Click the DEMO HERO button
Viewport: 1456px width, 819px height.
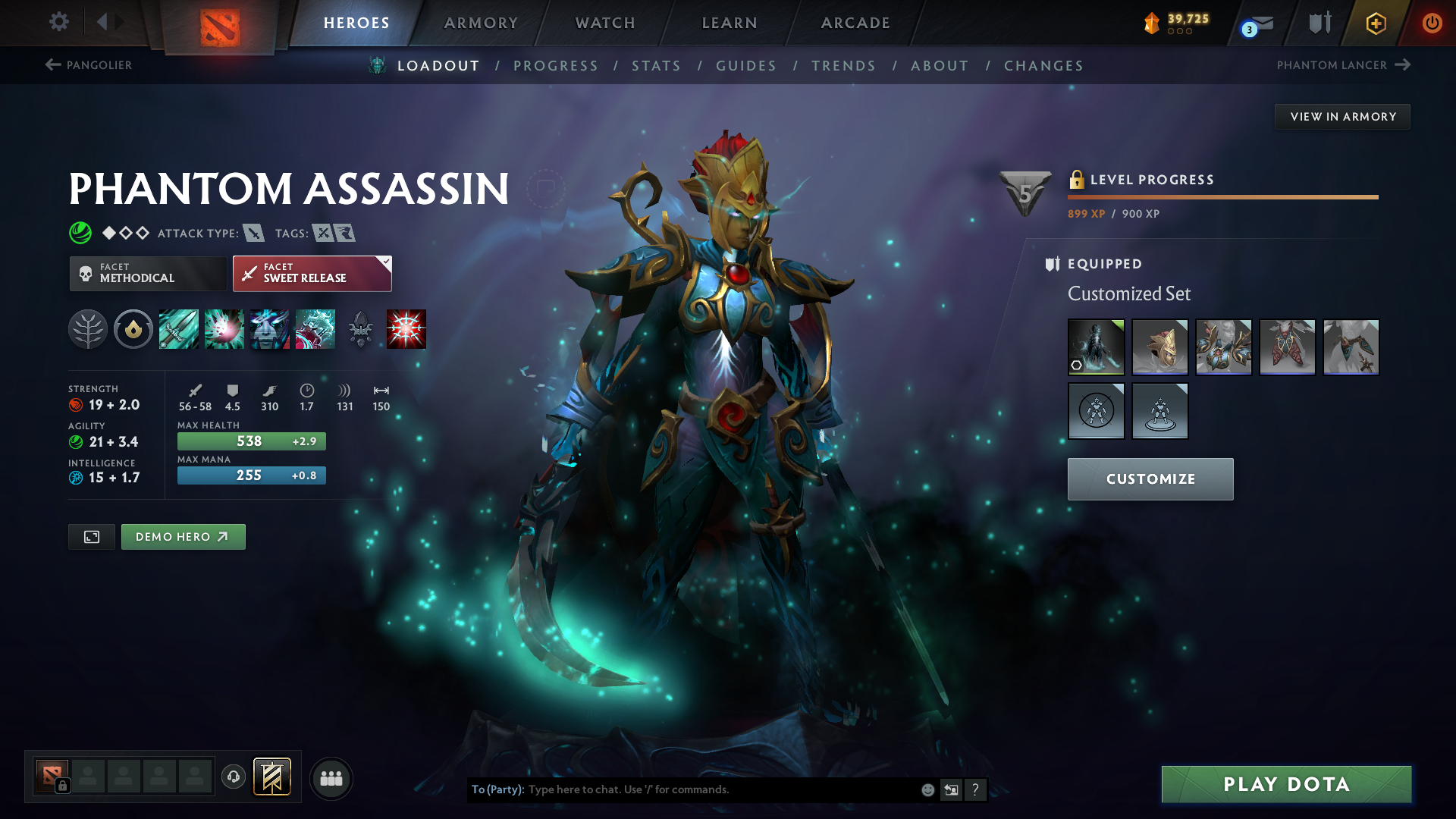point(183,536)
